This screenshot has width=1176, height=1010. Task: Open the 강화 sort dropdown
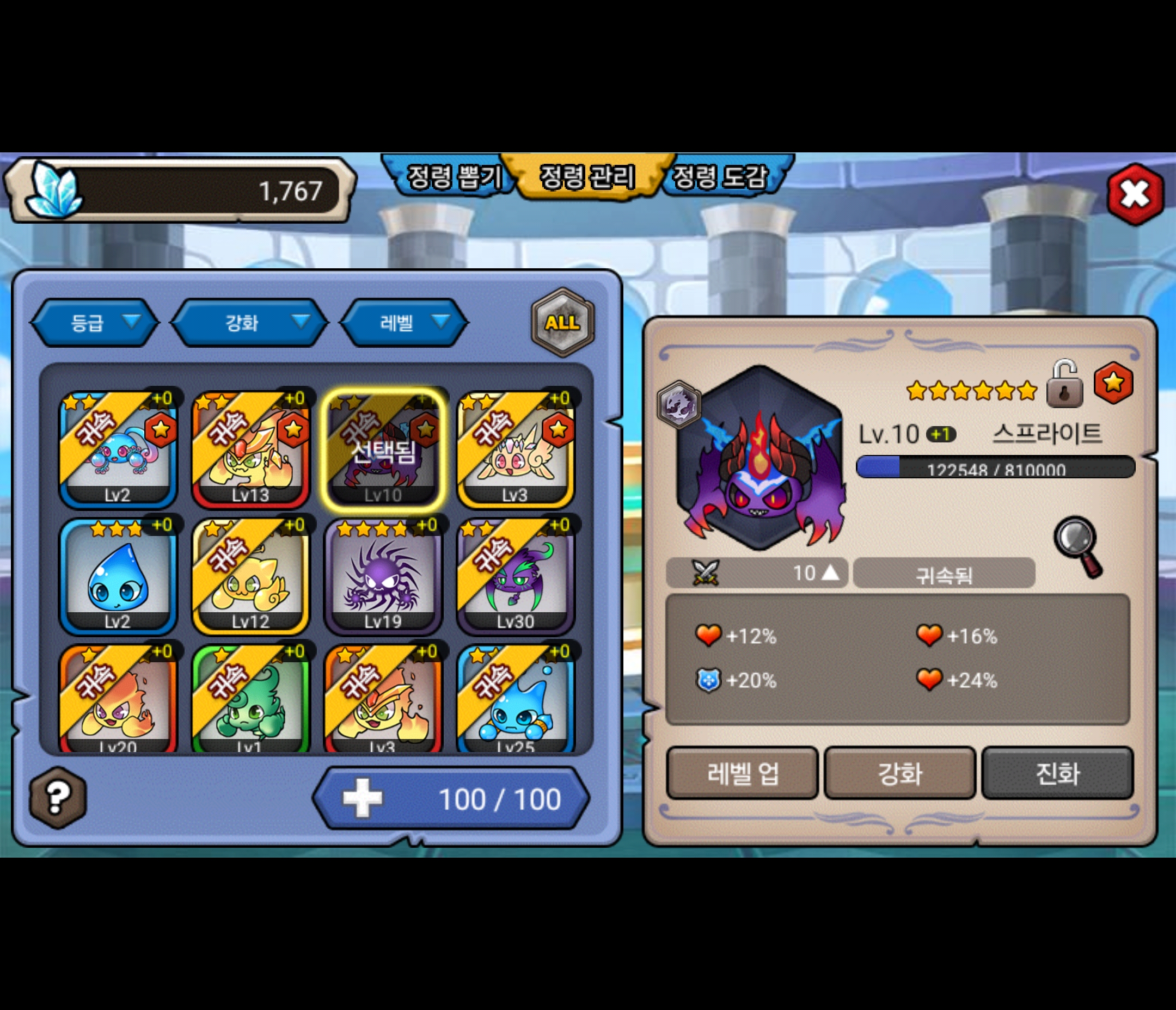pos(250,322)
